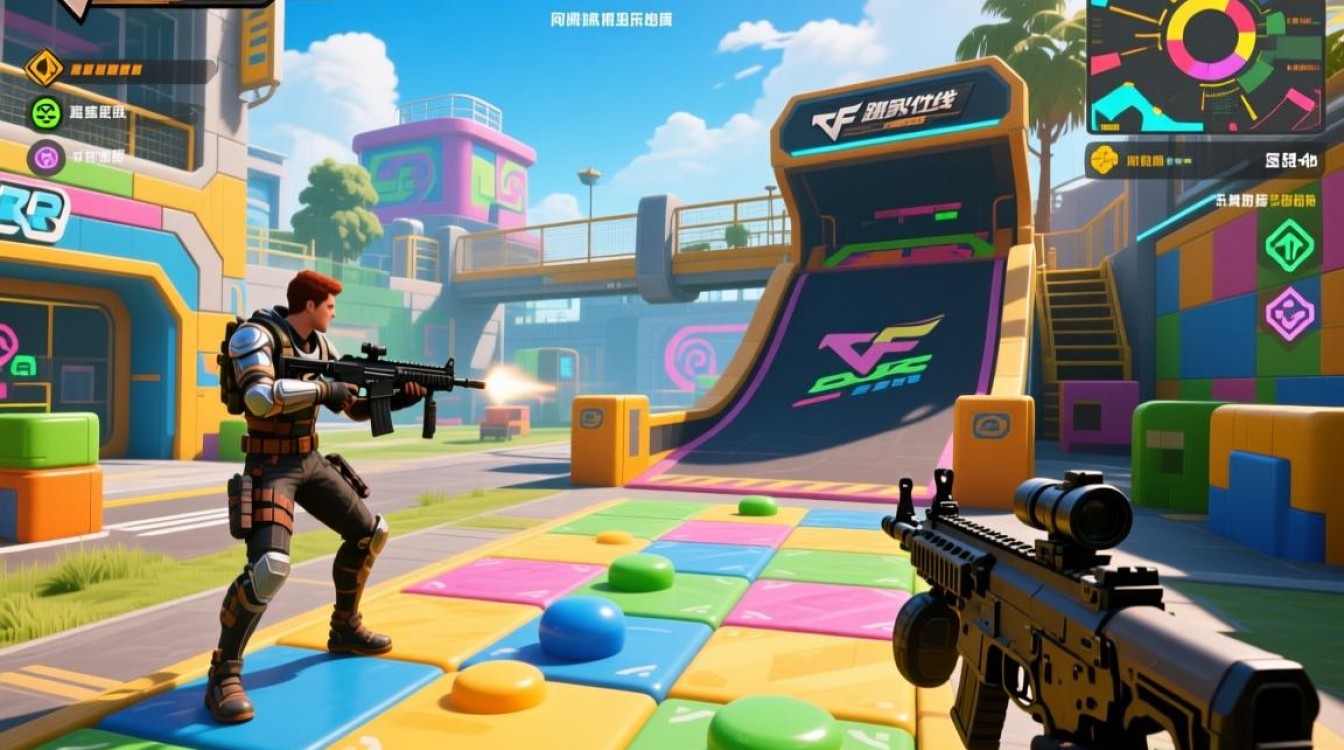
Task: Activate the green round face icon
Action: 46,113
